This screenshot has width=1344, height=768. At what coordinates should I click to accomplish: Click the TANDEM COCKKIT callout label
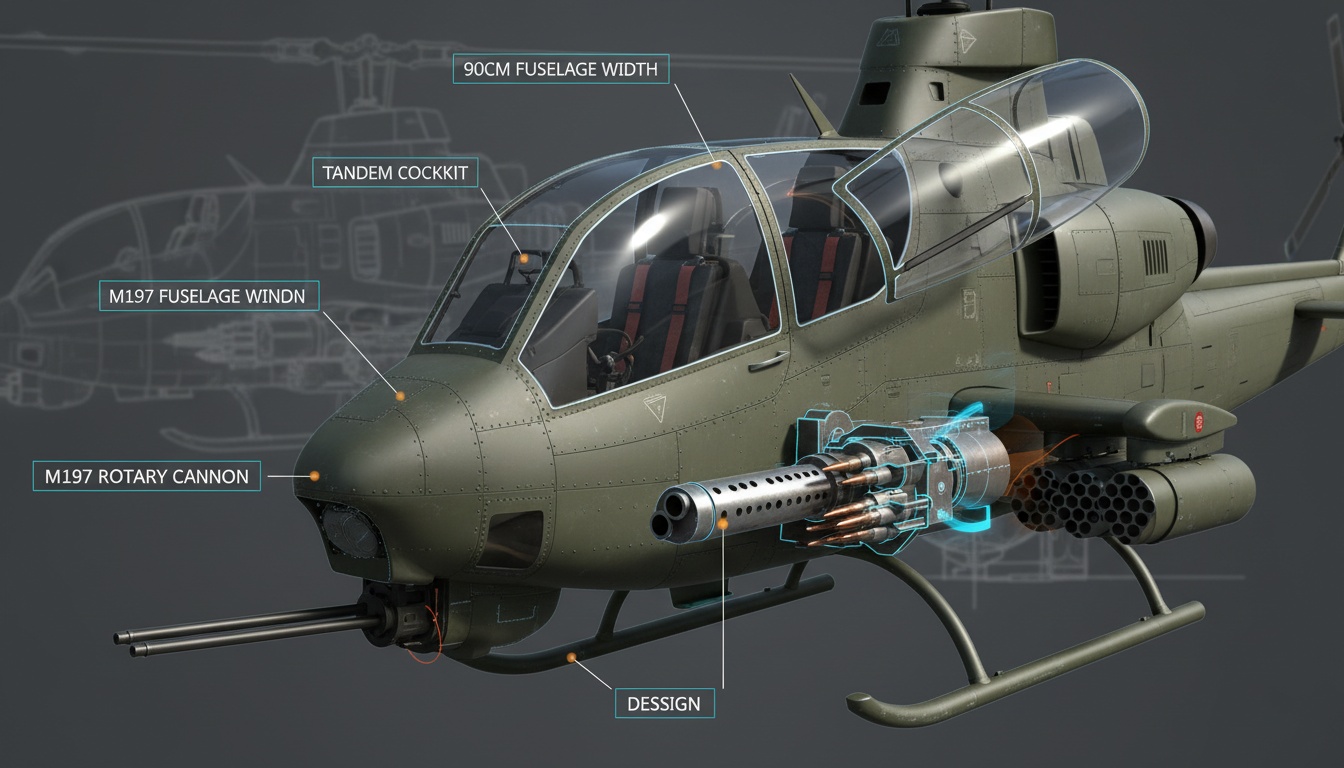click(x=396, y=173)
